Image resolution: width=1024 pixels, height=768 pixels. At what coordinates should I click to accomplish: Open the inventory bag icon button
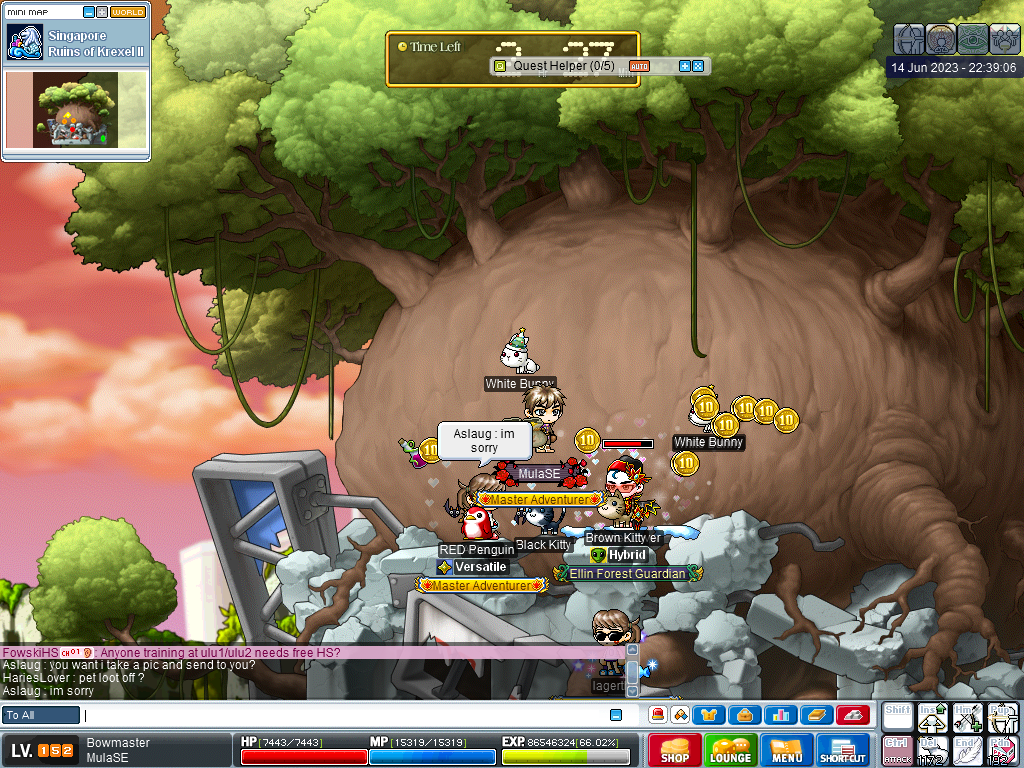(x=745, y=715)
